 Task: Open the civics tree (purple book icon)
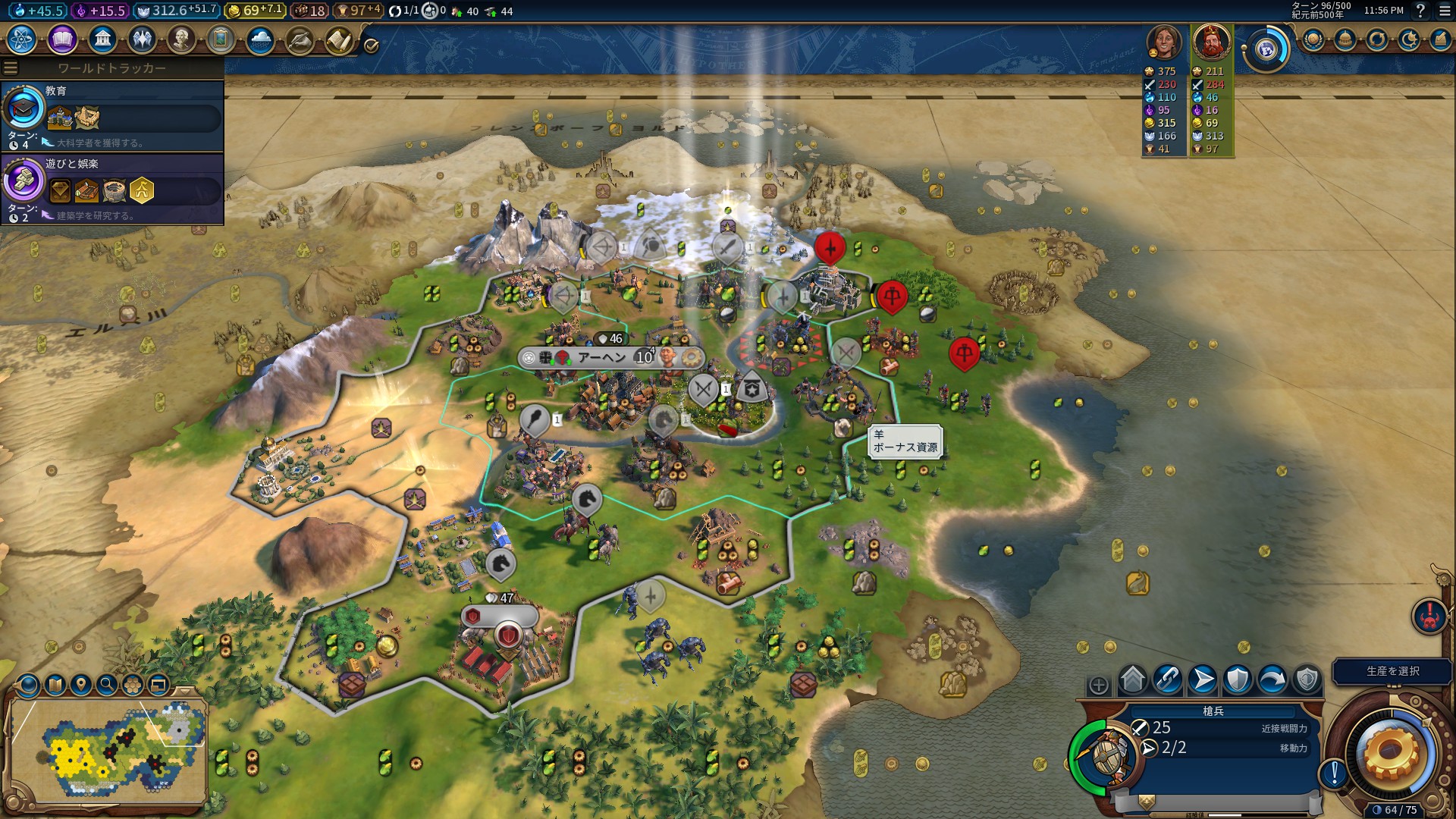(x=62, y=39)
